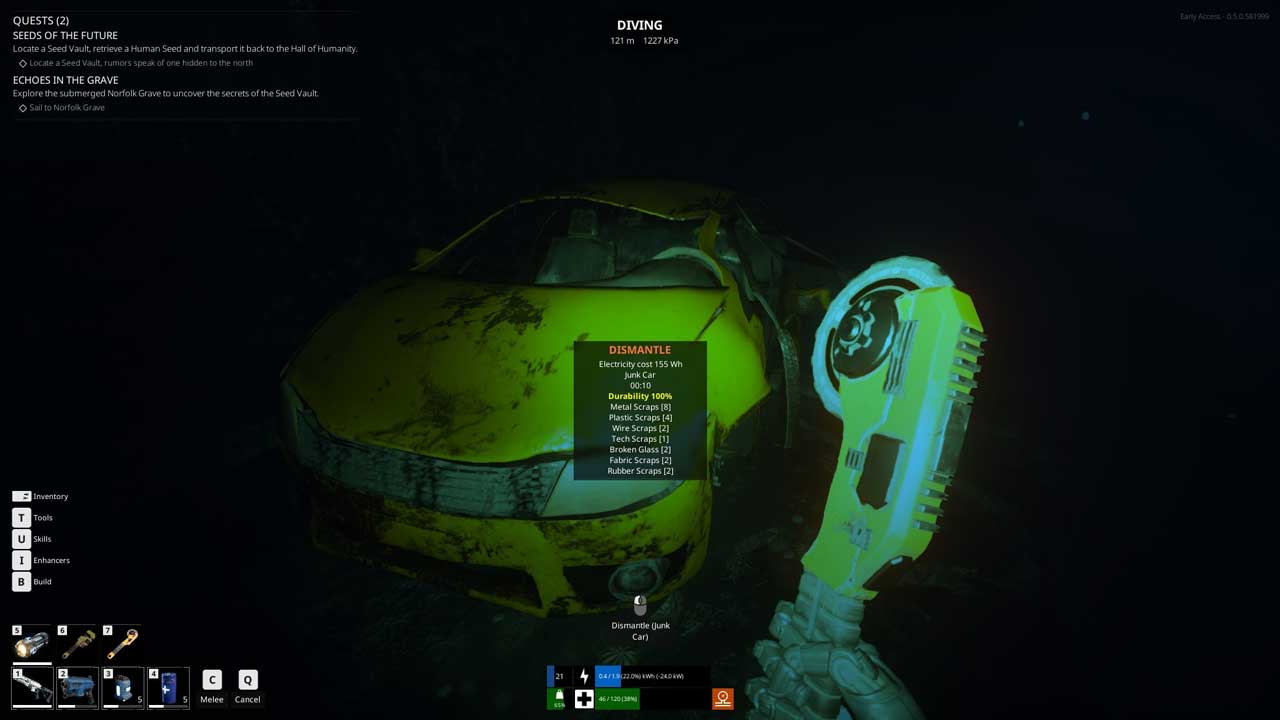
Task: Use the blue battery cell in slot 4
Action: click(168, 688)
